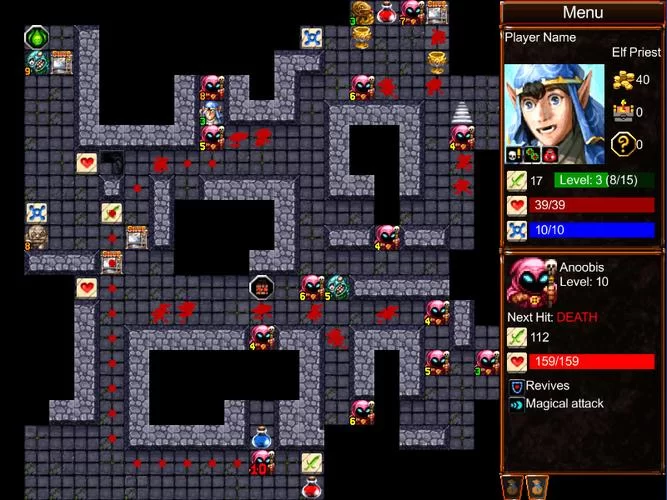Select the skull trait icon under portrait

click(x=513, y=154)
